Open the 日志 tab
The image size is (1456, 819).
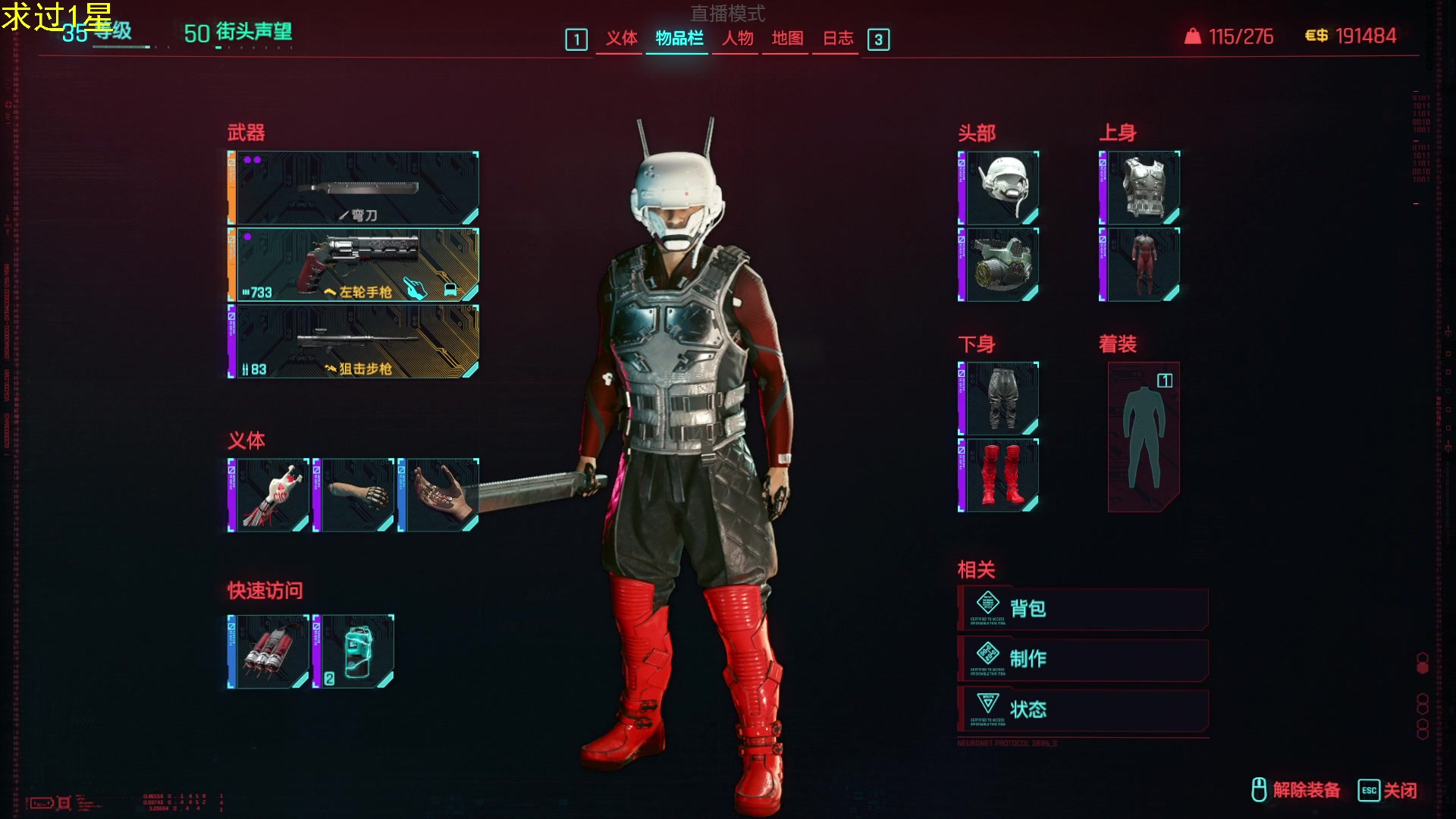click(838, 39)
